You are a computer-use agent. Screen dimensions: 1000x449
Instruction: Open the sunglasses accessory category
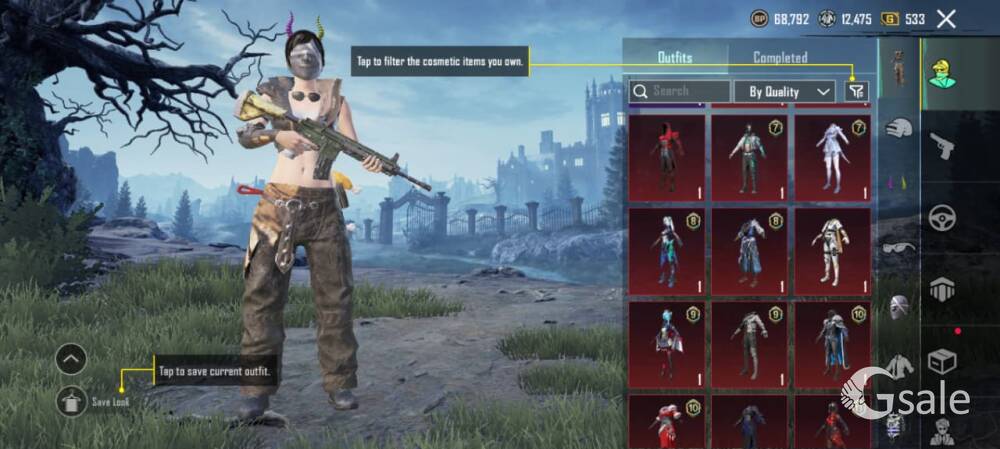point(899,247)
